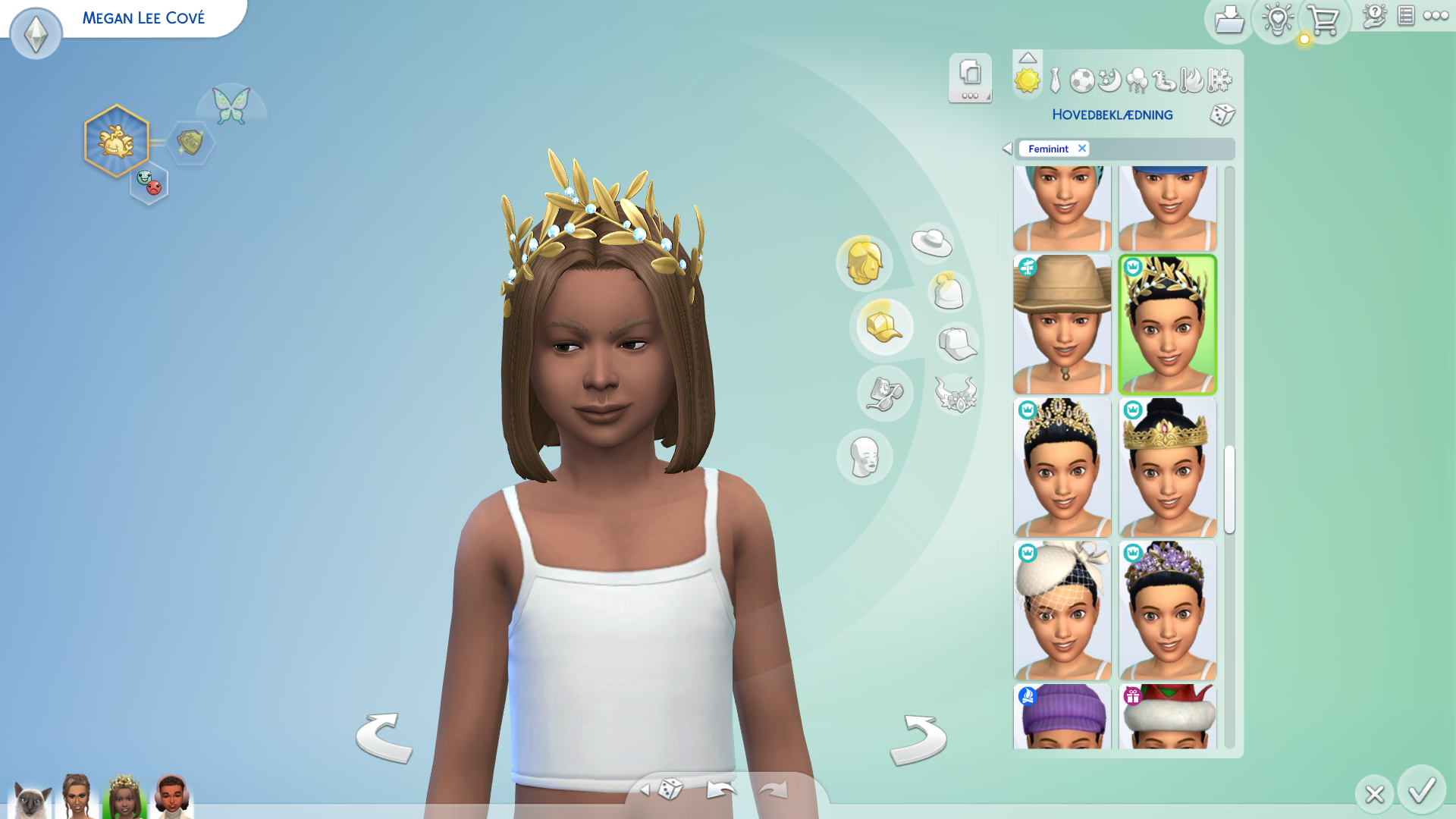Select the Siamese cat portrait

coord(30,799)
